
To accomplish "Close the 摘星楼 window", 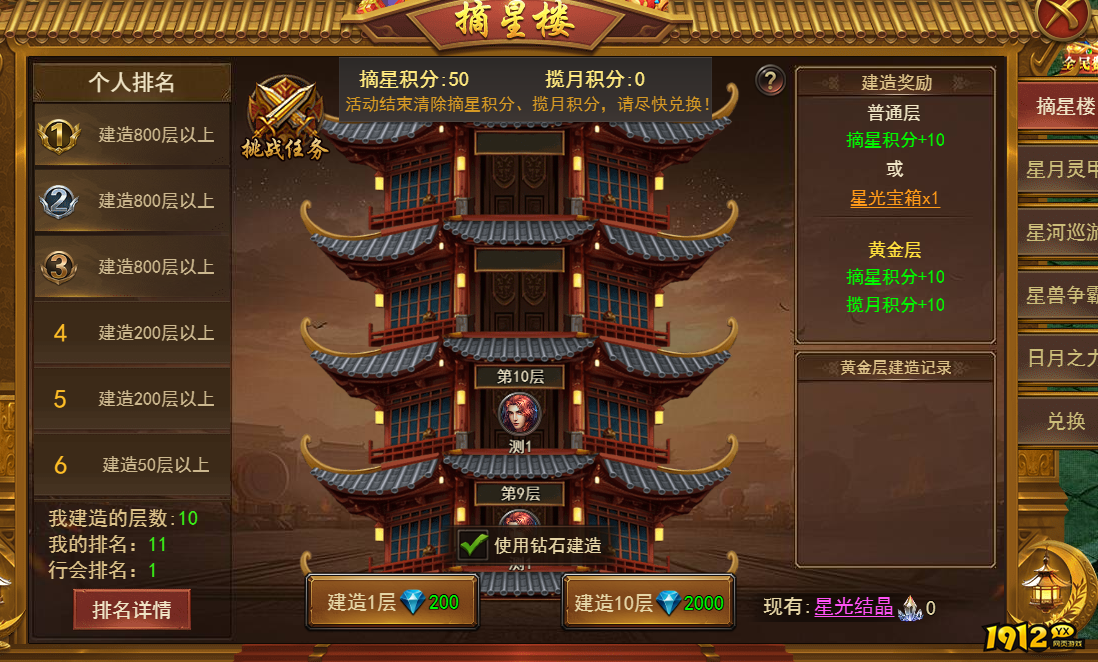I will (x=1064, y=17).
